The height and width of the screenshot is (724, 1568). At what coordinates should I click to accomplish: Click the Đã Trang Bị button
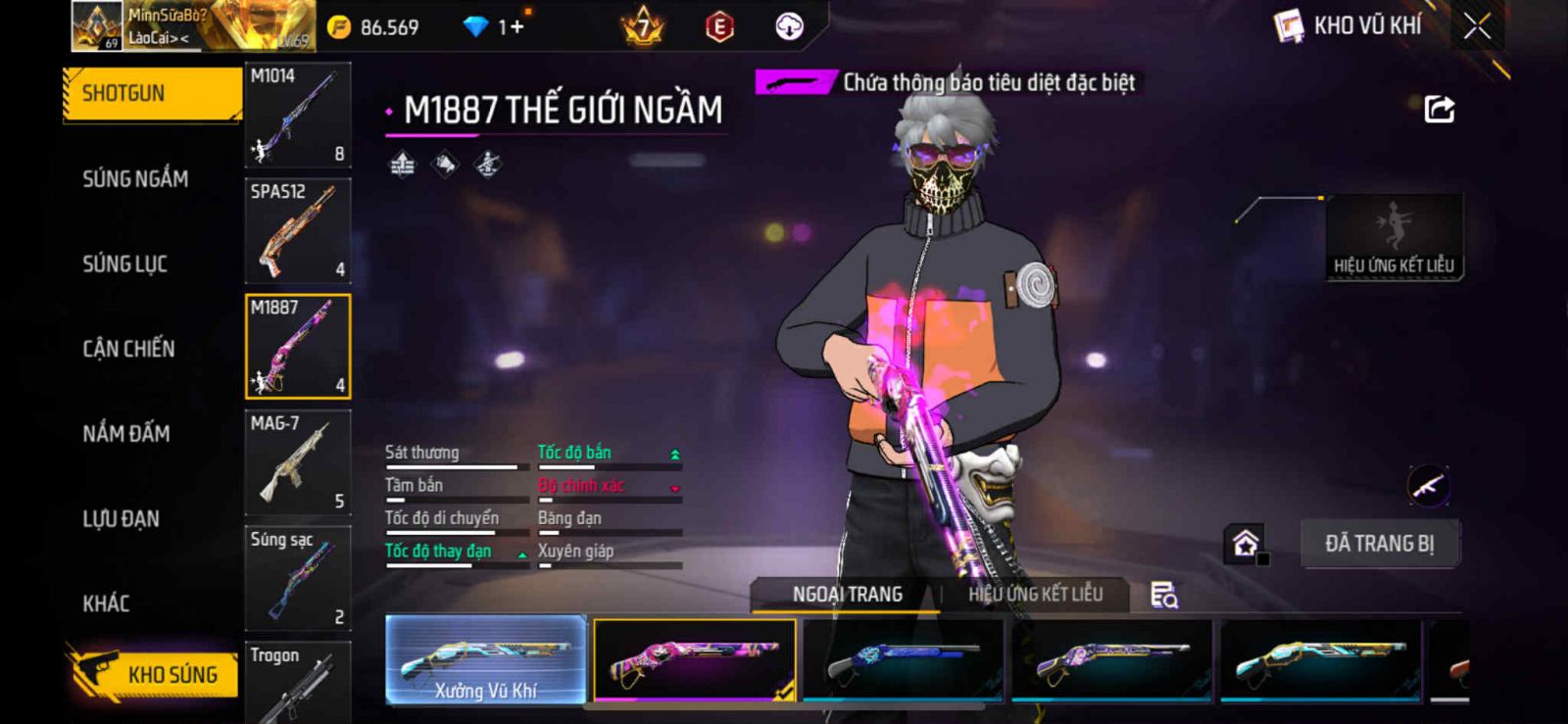(x=1379, y=544)
